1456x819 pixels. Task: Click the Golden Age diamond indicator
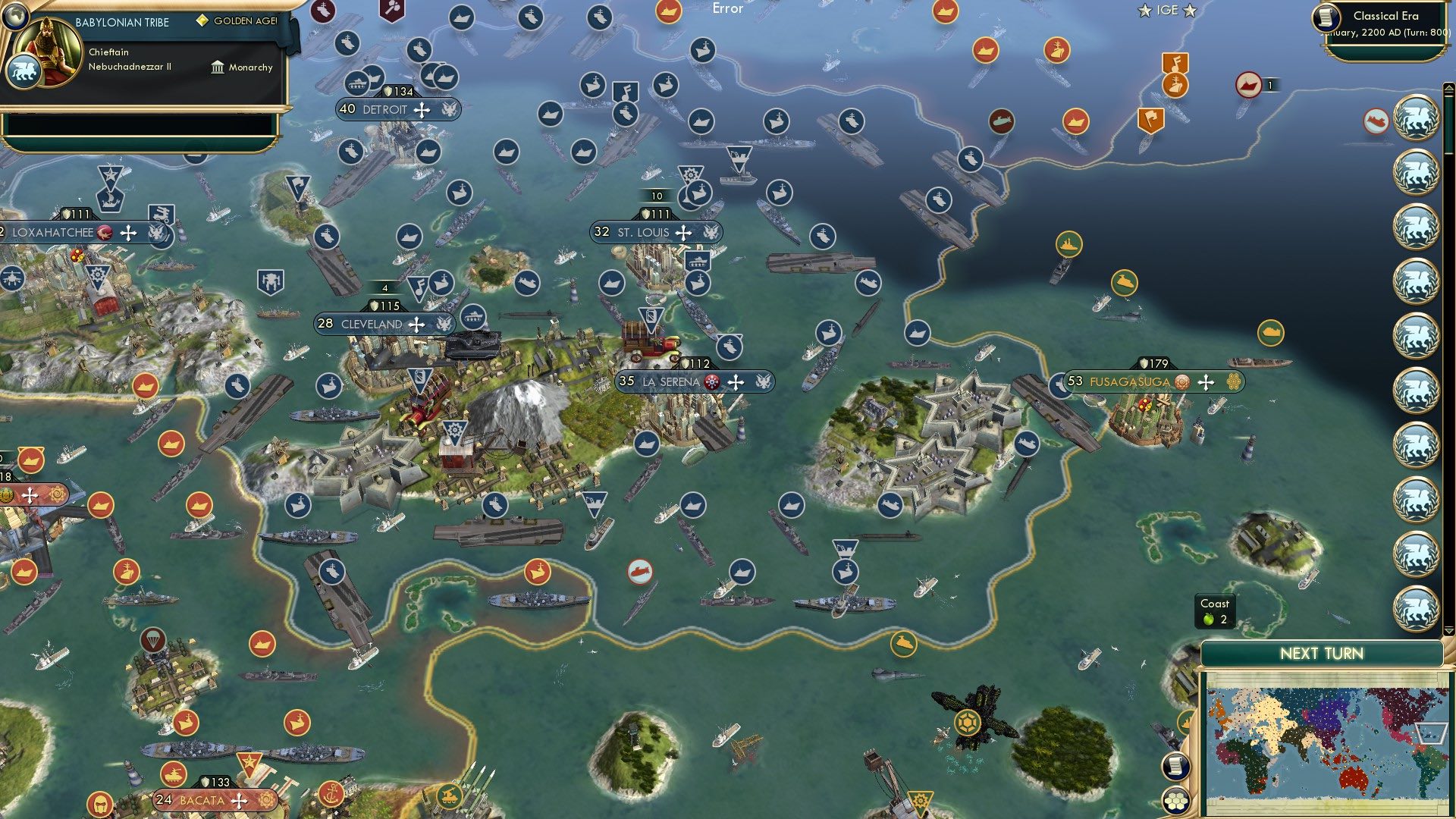point(201,20)
